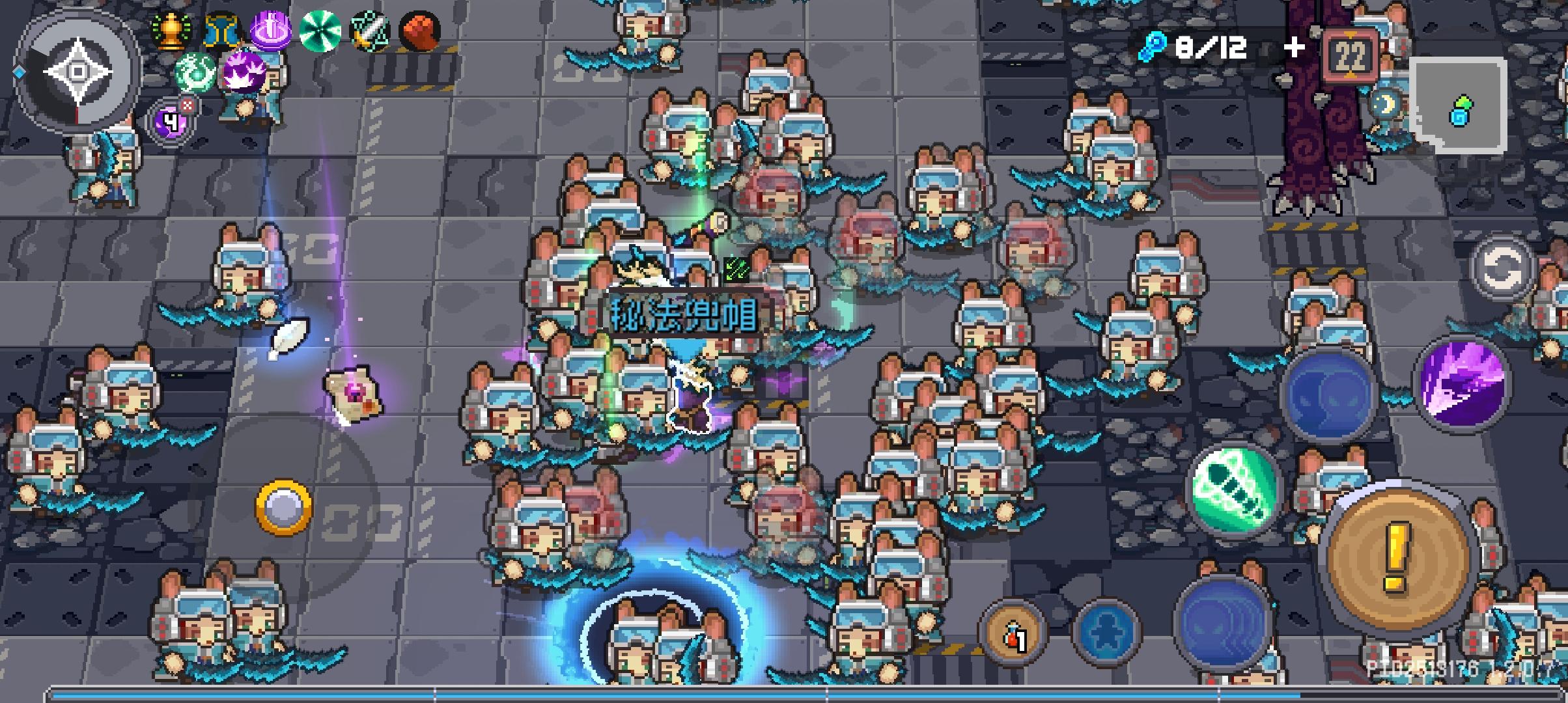Open the purple sword power buff icon

[x=273, y=29]
